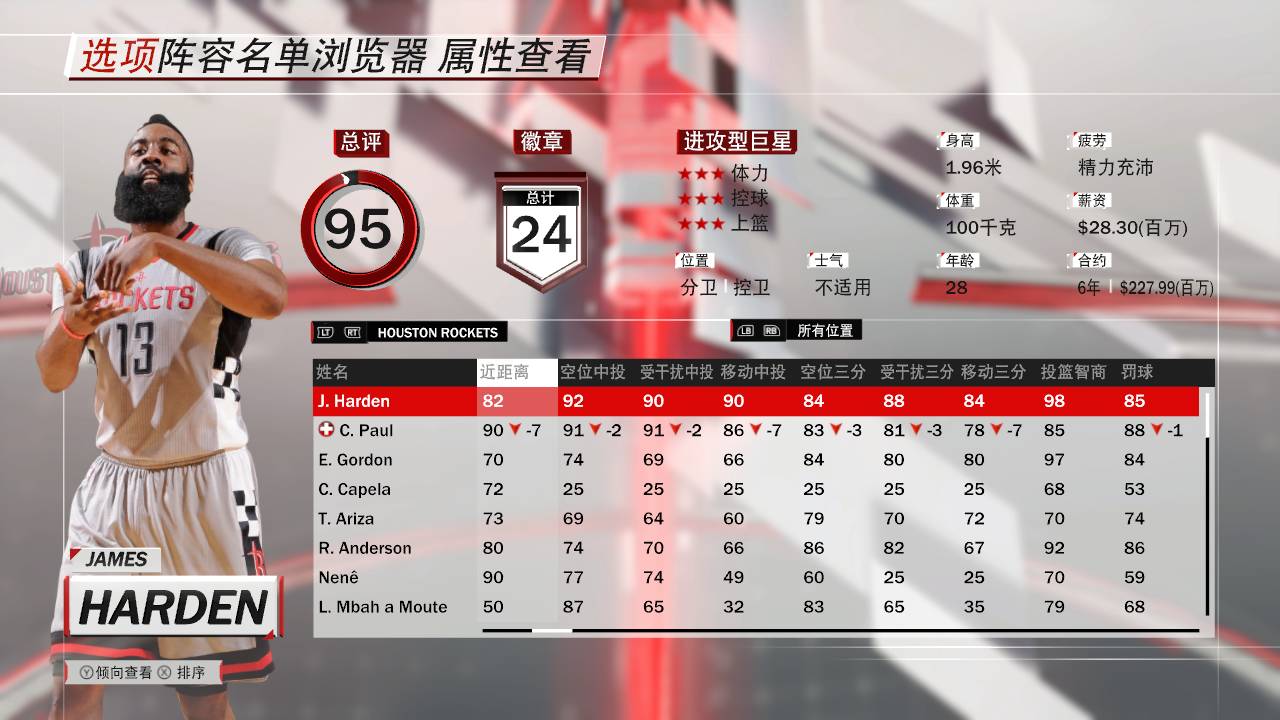Image resolution: width=1280 pixels, height=720 pixels.
Task: Toggle the third star of 体力 rating
Action: coord(716,172)
